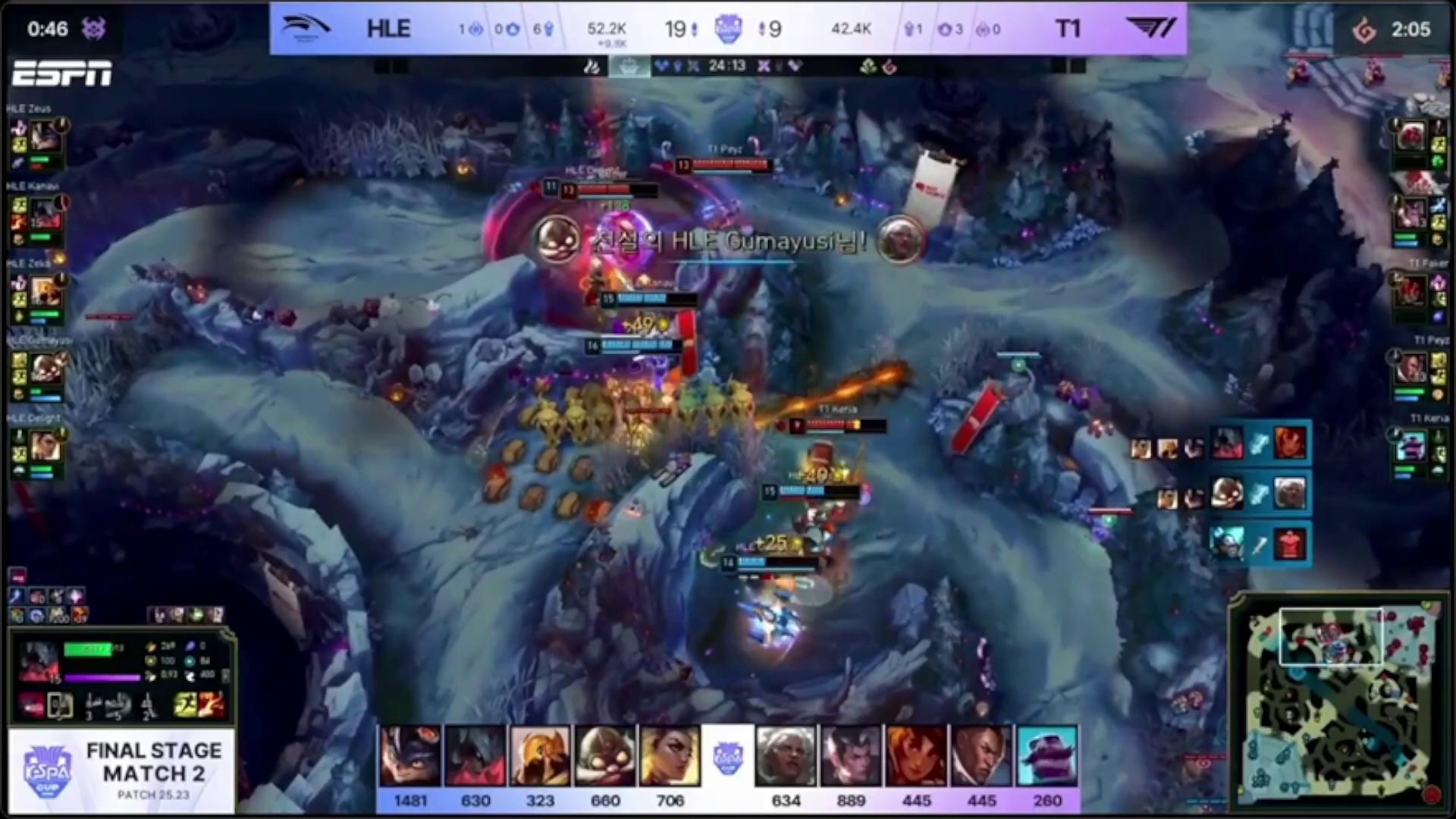Choose T1 Peyz's champion portrait
Viewport: 1456px width, 819px height.
click(1411, 369)
